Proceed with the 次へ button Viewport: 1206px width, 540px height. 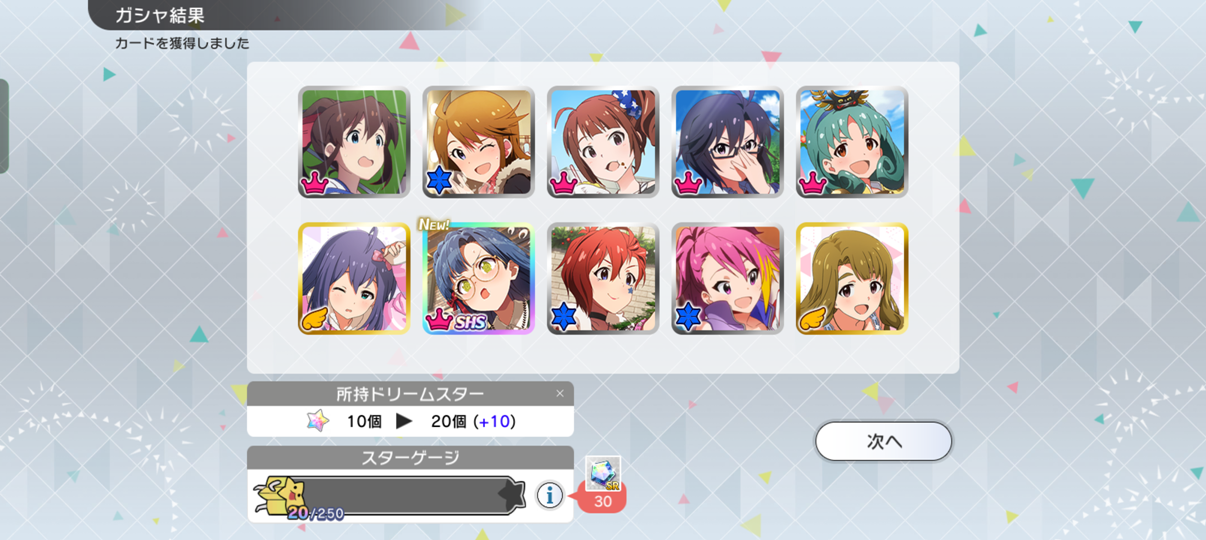pyautogui.click(x=883, y=441)
